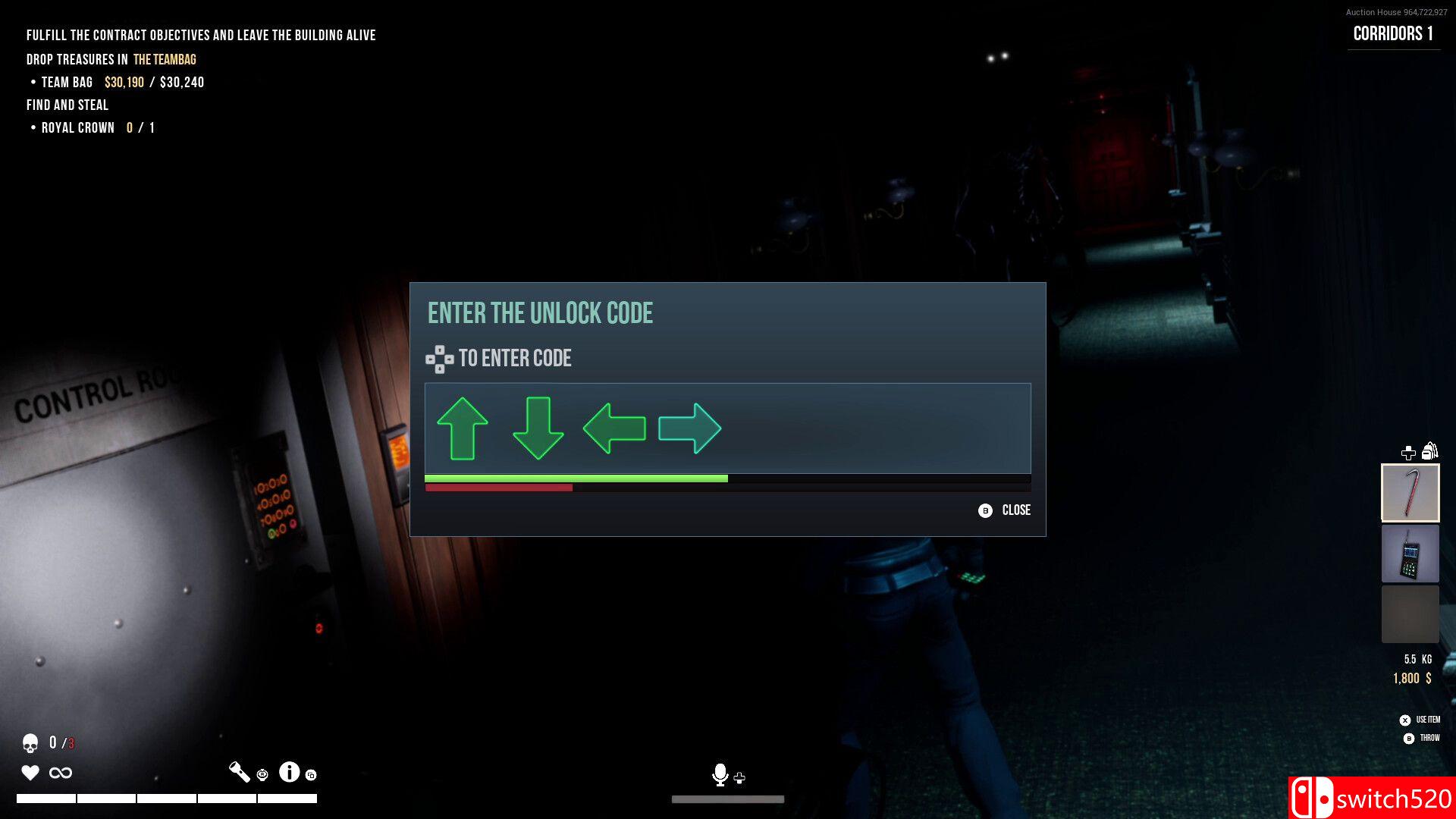Viewport: 1456px width, 819px height.
Task: Select the up arrow in the code
Action: [462, 428]
